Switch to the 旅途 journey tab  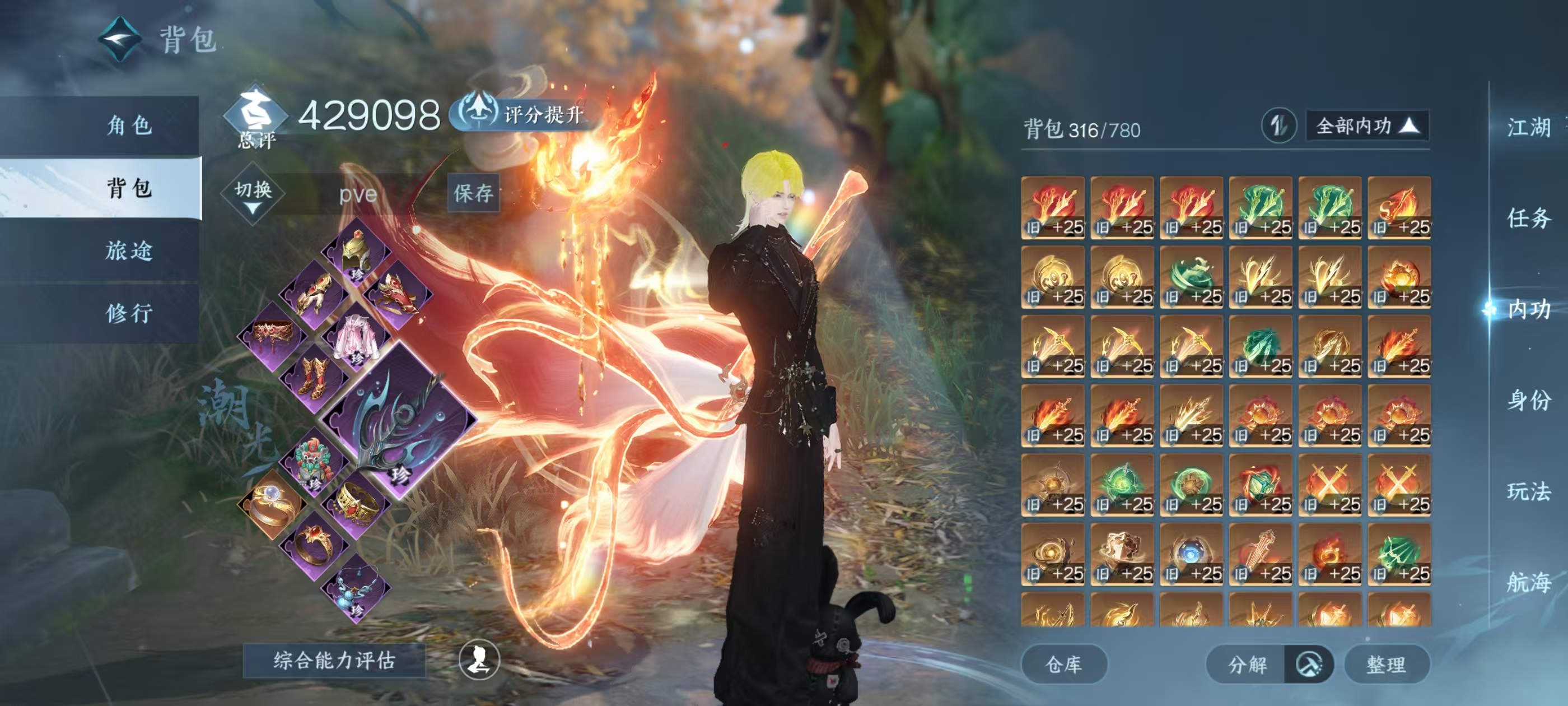pos(129,251)
